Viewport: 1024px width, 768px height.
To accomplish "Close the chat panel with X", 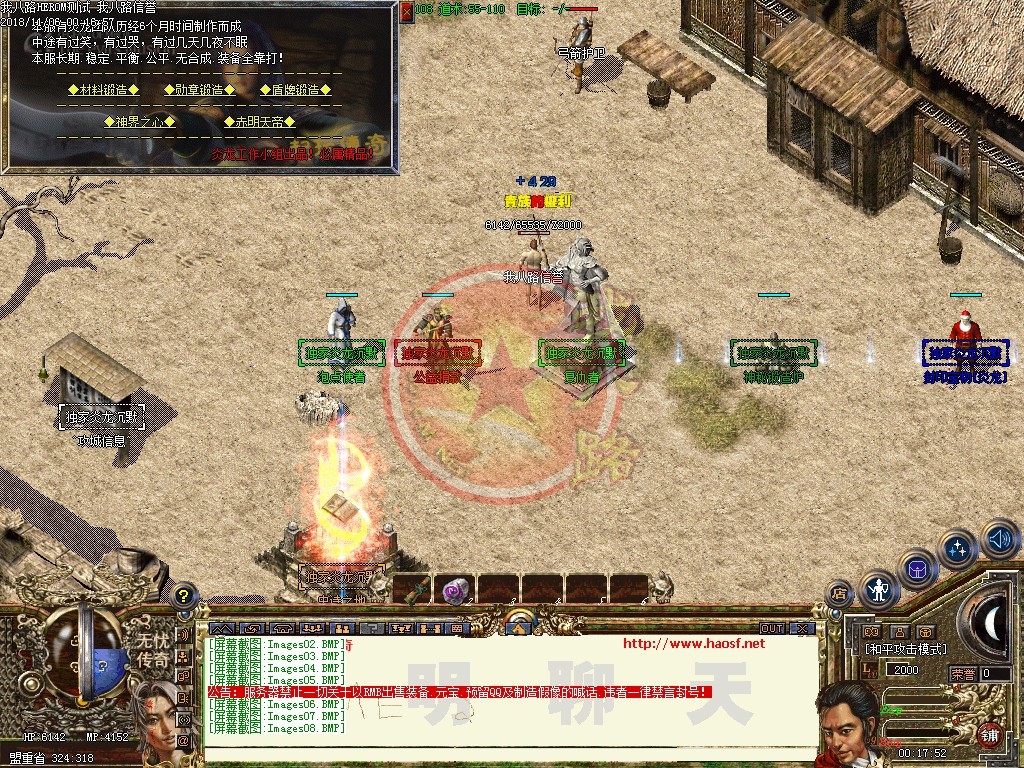I will click(x=802, y=628).
